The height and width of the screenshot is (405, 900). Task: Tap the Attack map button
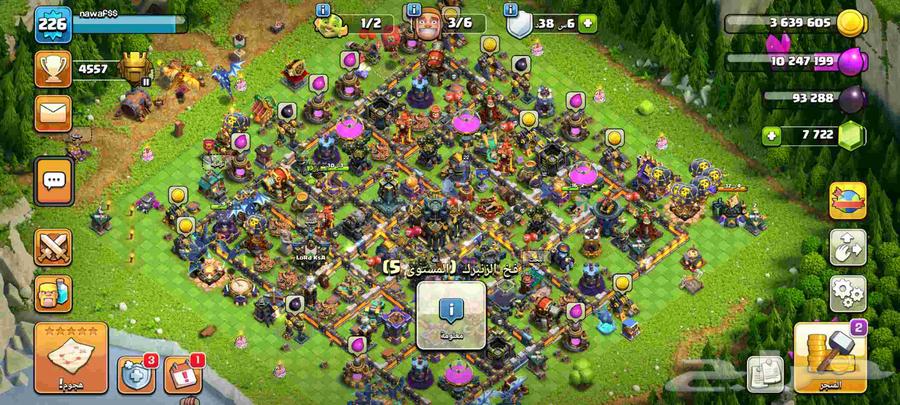click(x=70, y=357)
